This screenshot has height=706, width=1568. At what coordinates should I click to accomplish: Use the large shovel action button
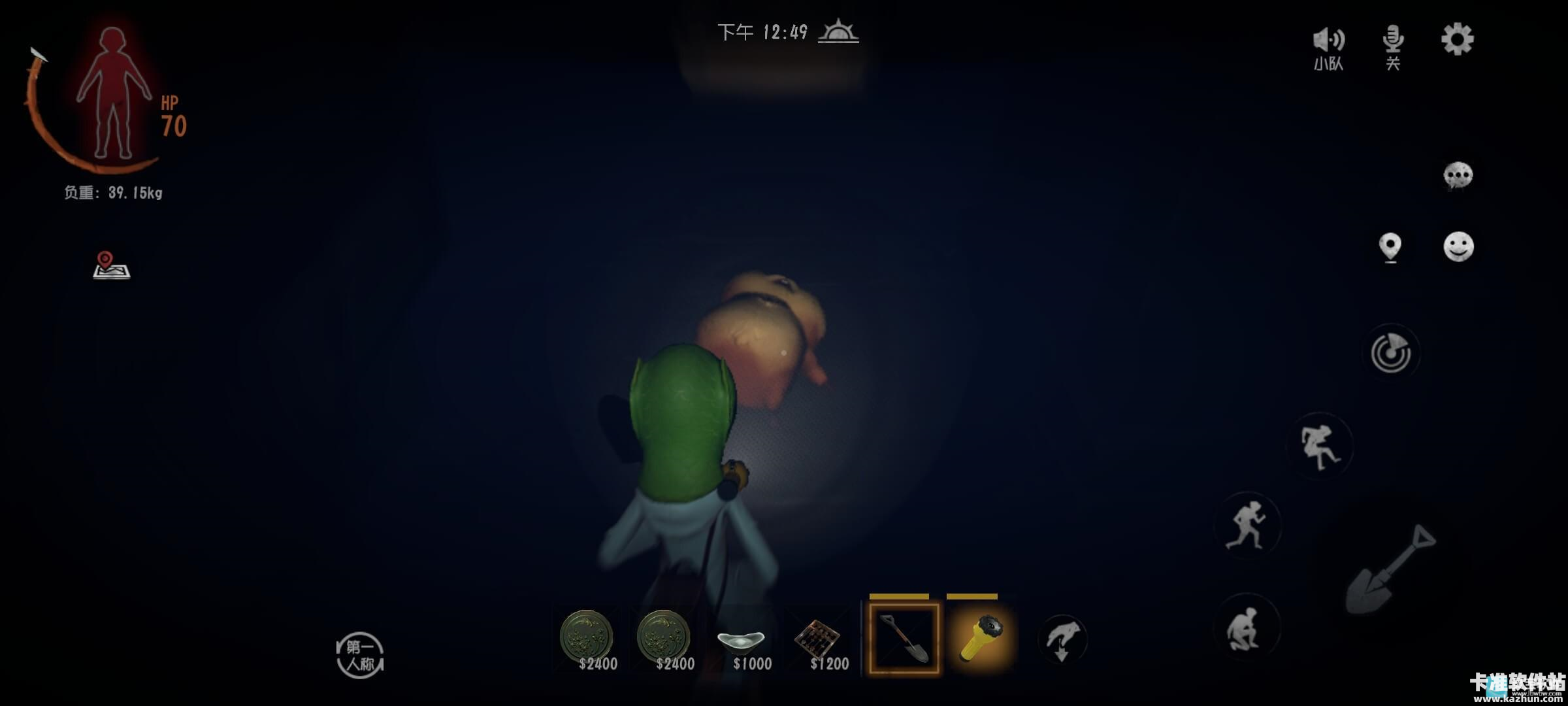tap(1392, 570)
